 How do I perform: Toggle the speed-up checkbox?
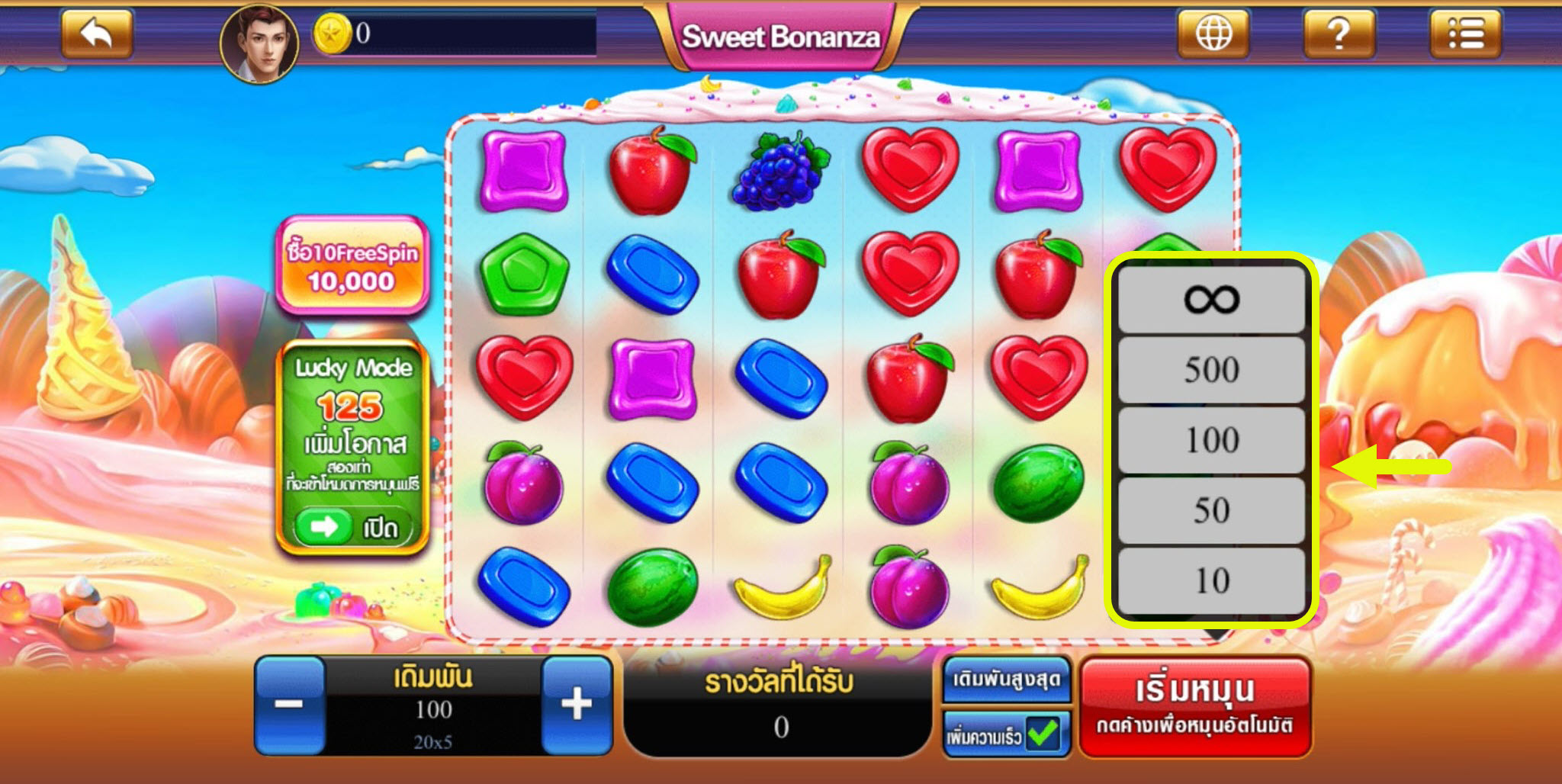tap(1042, 735)
